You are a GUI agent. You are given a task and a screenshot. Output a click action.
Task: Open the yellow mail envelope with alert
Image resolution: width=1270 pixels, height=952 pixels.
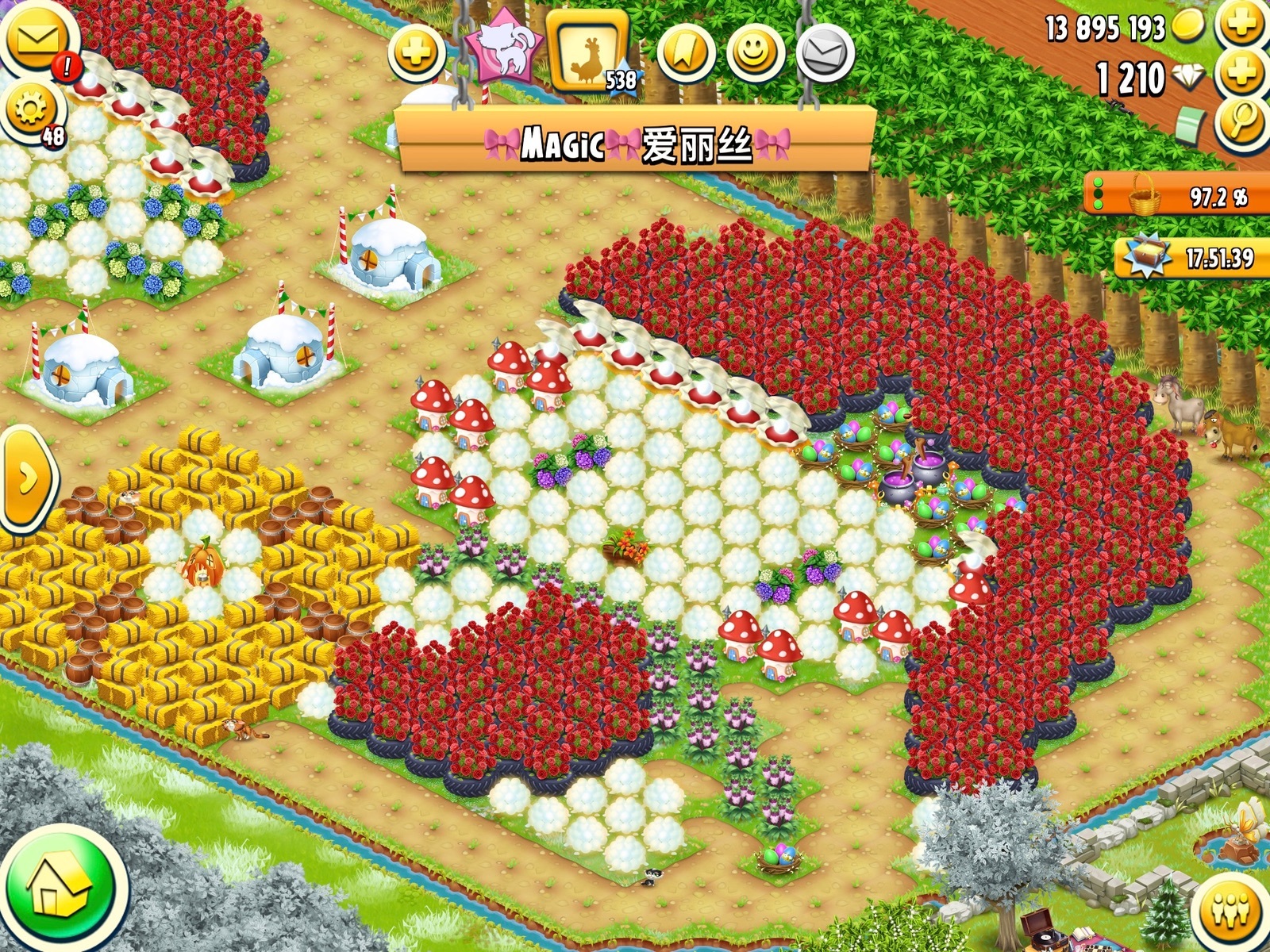coord(37,40)
